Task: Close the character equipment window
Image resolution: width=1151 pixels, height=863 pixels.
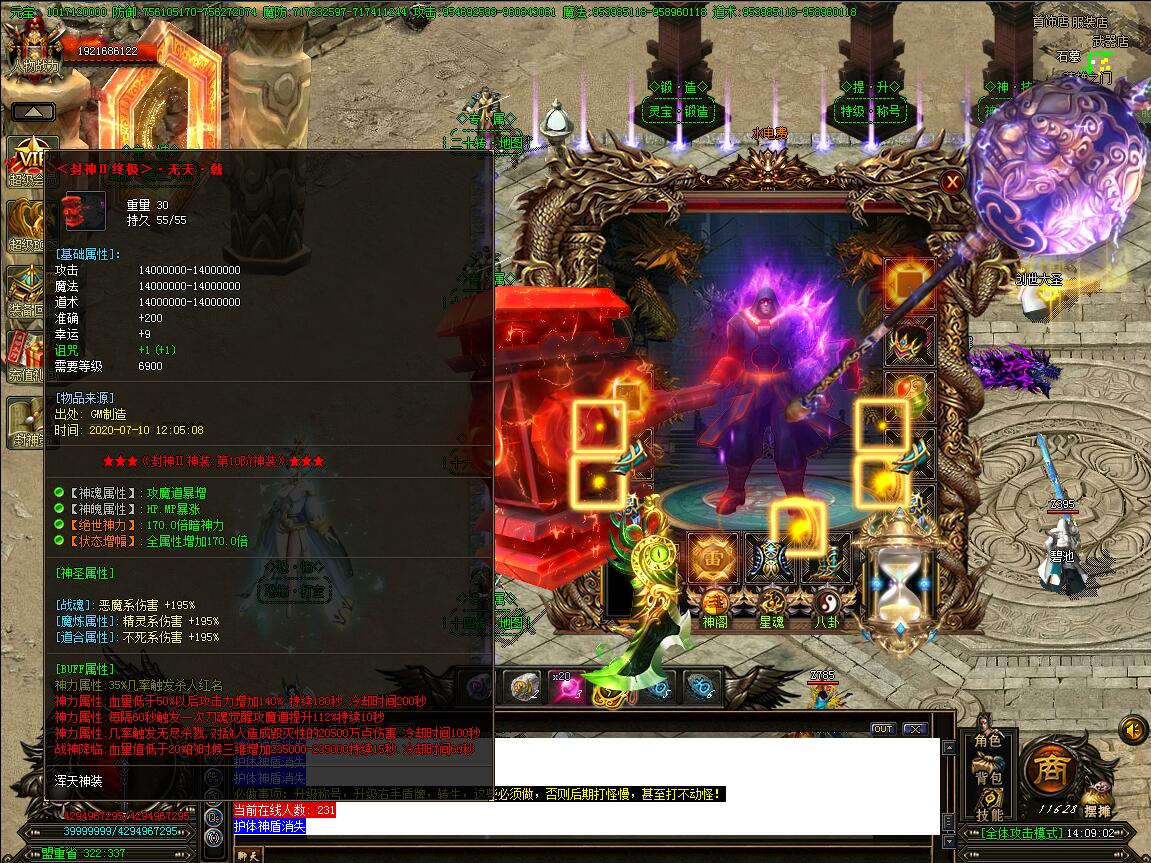Action: pyautogui.click(x=952, y=182)
